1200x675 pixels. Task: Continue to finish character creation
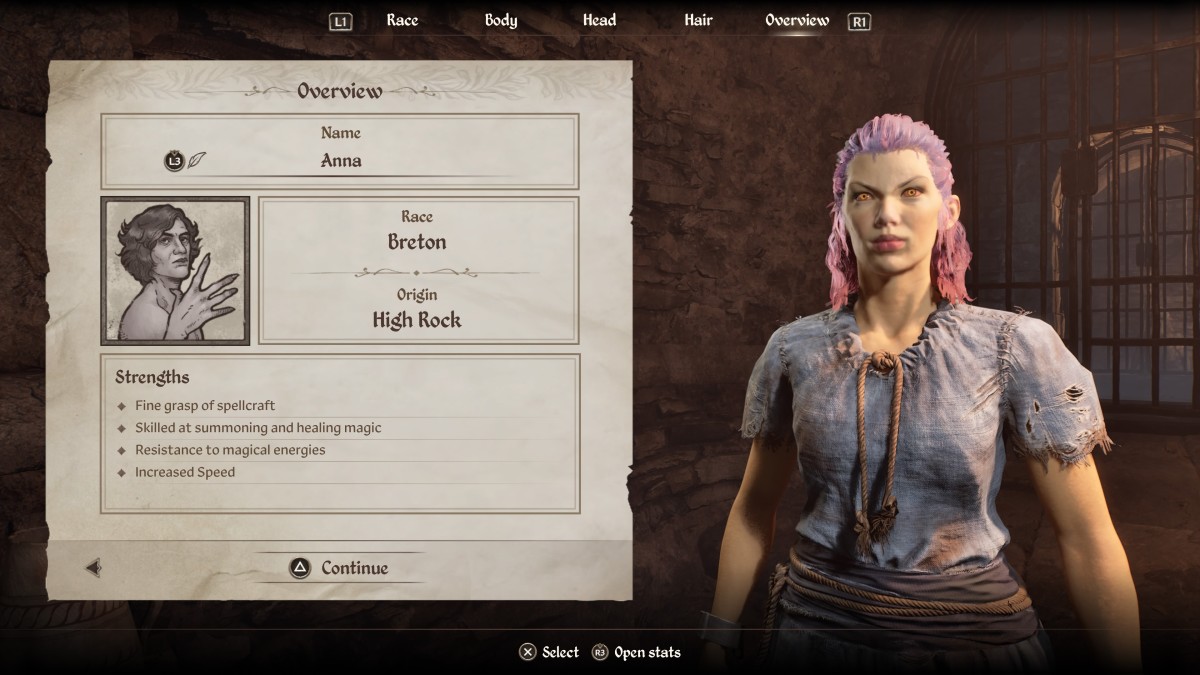(x=339, y=568)
